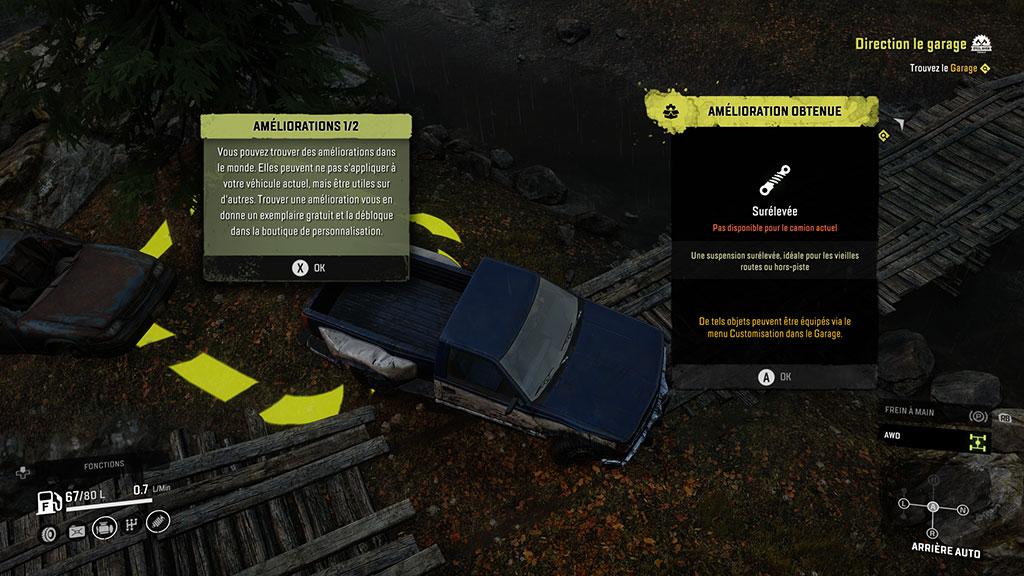Select the A auto gear position
1024x576 pixels.
pyautogui.click(x=933, y=507)
